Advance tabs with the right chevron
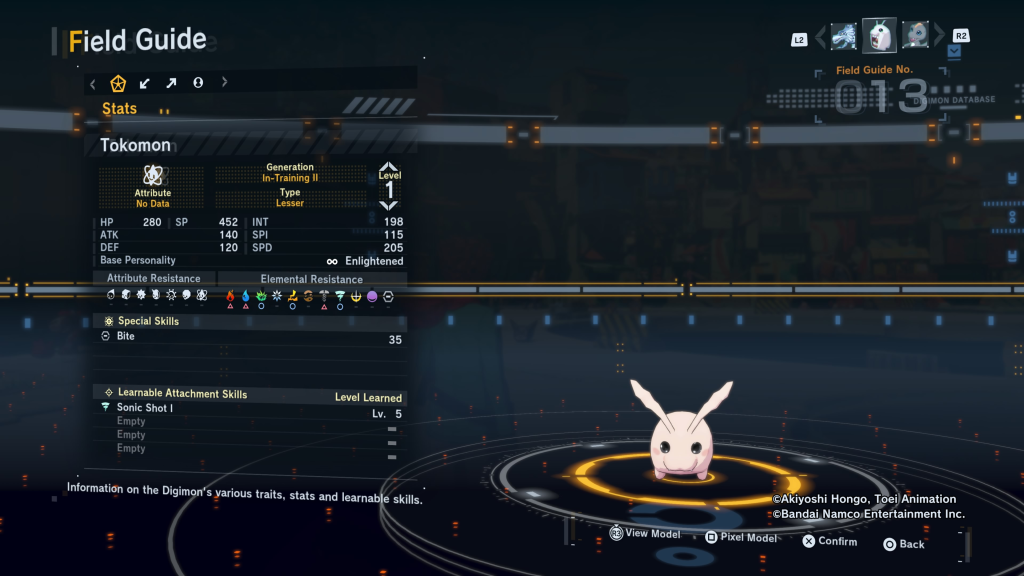The image size is (1024, 576). point(224,83)
